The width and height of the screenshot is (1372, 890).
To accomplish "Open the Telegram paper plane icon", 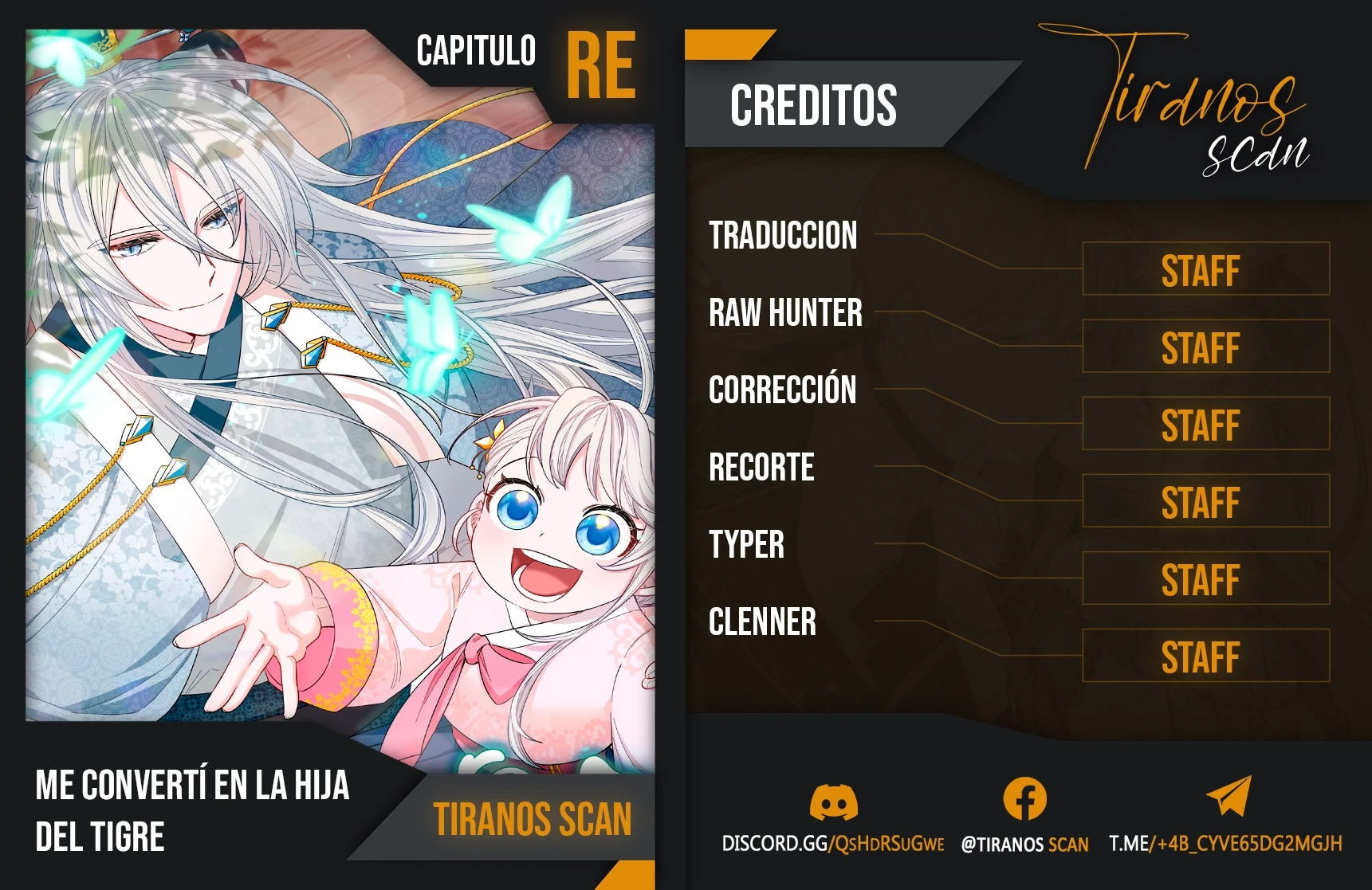I will [x=1229, y=796].
